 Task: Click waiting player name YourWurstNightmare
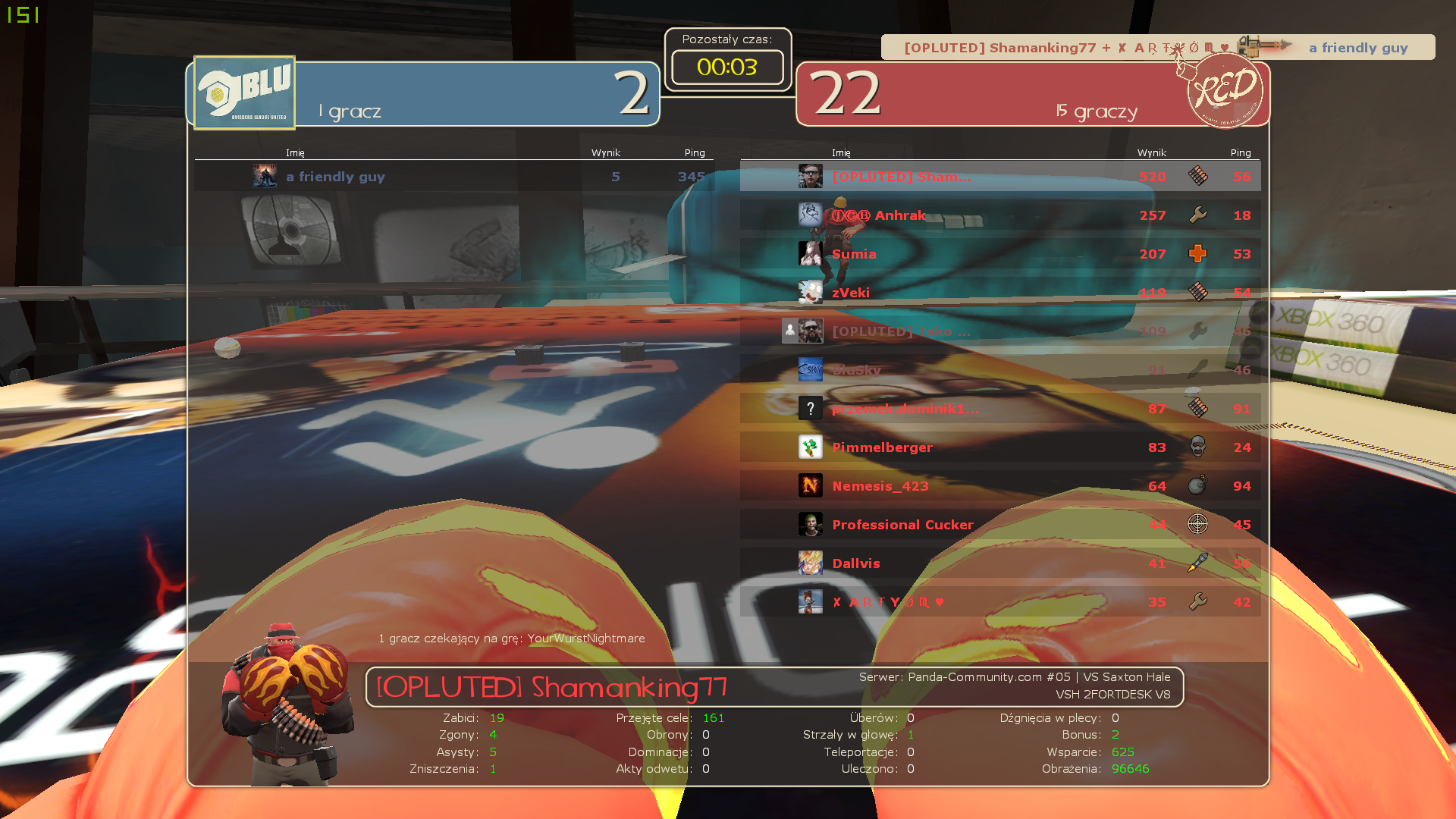tap(586, 639)
